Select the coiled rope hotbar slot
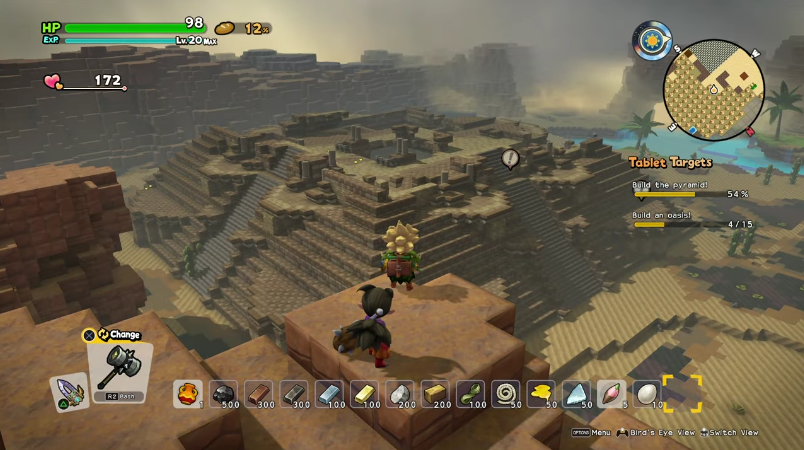804x450 pixels. tap(506, 394)
